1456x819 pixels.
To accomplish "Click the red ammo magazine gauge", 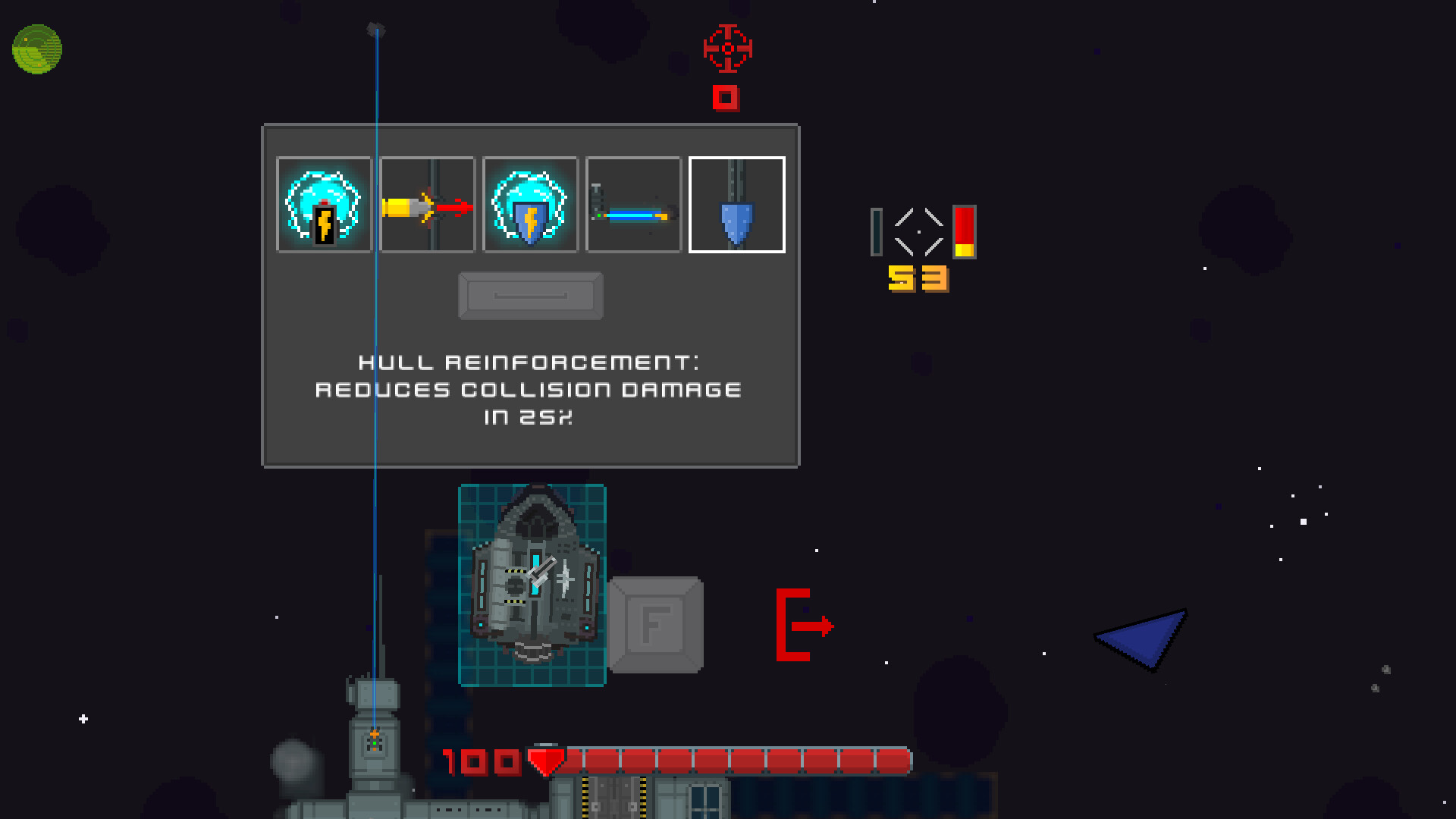I will coord(964,233).
